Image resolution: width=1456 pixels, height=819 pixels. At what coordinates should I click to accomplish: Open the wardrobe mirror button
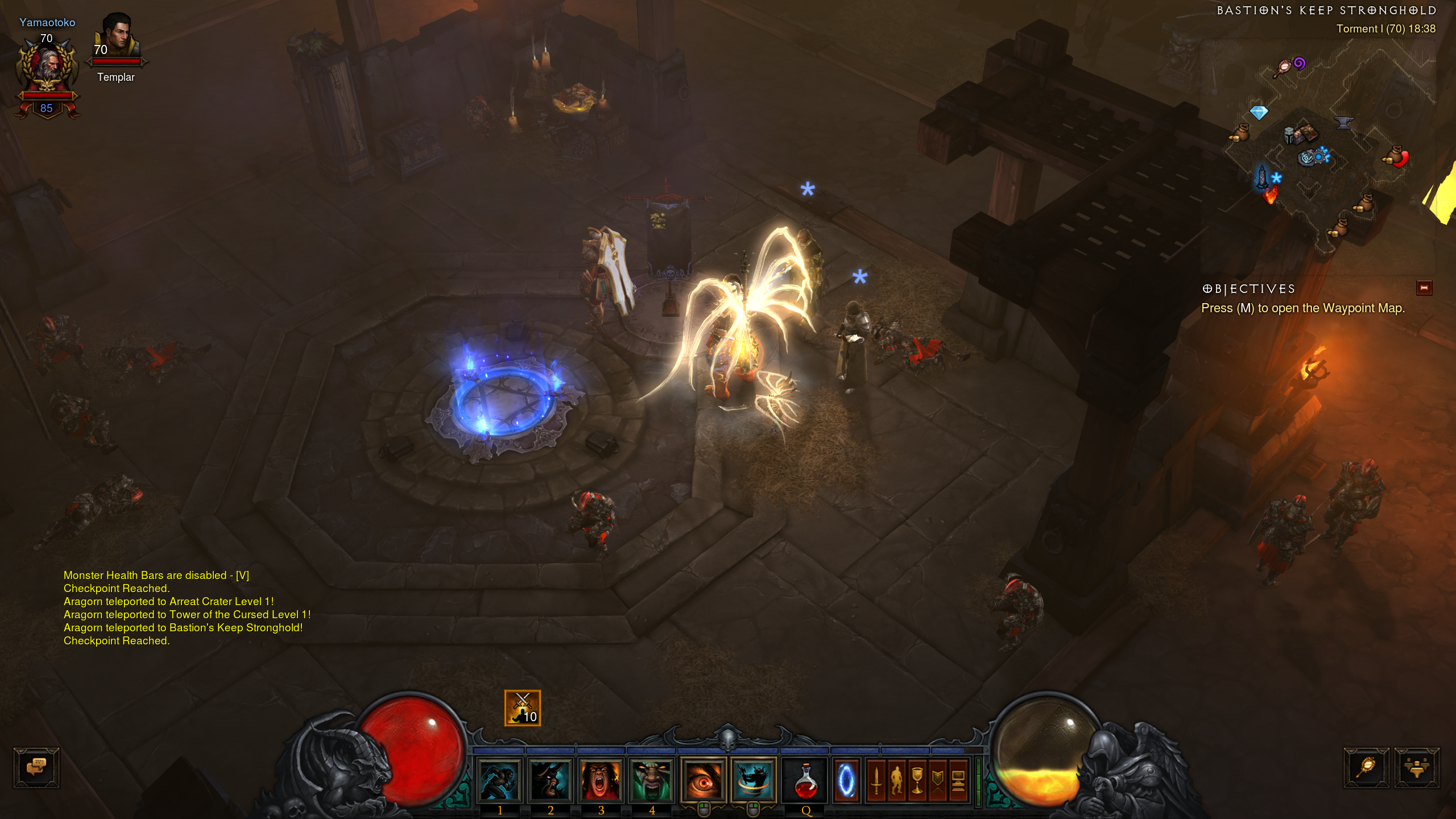pyautogui.click(x=1366, y=767)
